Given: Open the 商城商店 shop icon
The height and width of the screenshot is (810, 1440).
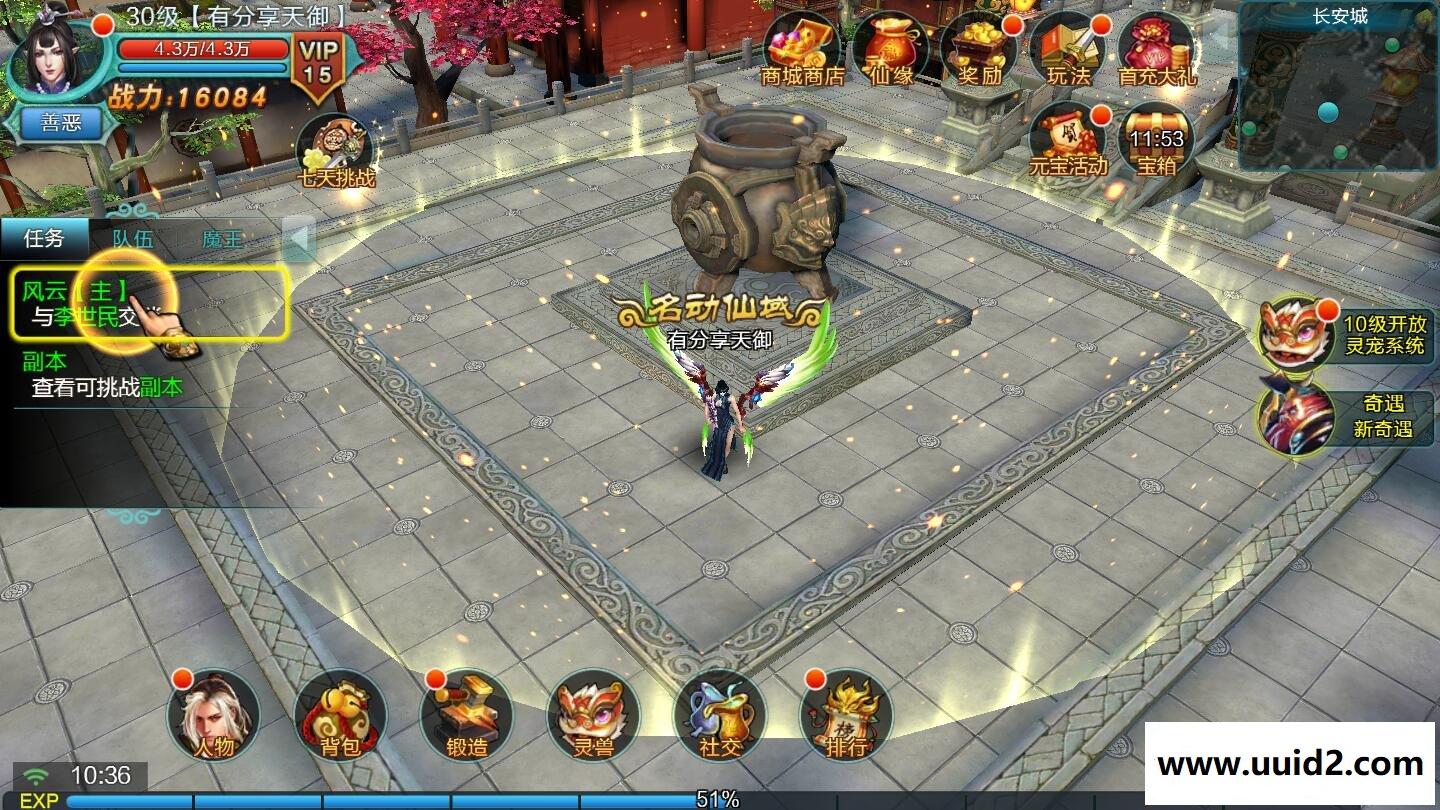Looking at the screenshot, I should coord(802,50).
